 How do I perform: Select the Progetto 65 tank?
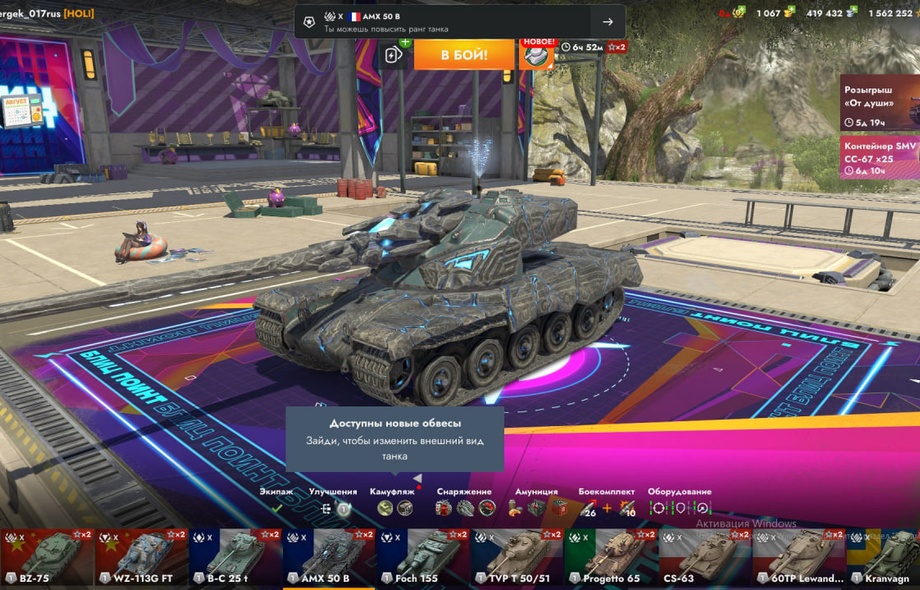click(611, 558)
